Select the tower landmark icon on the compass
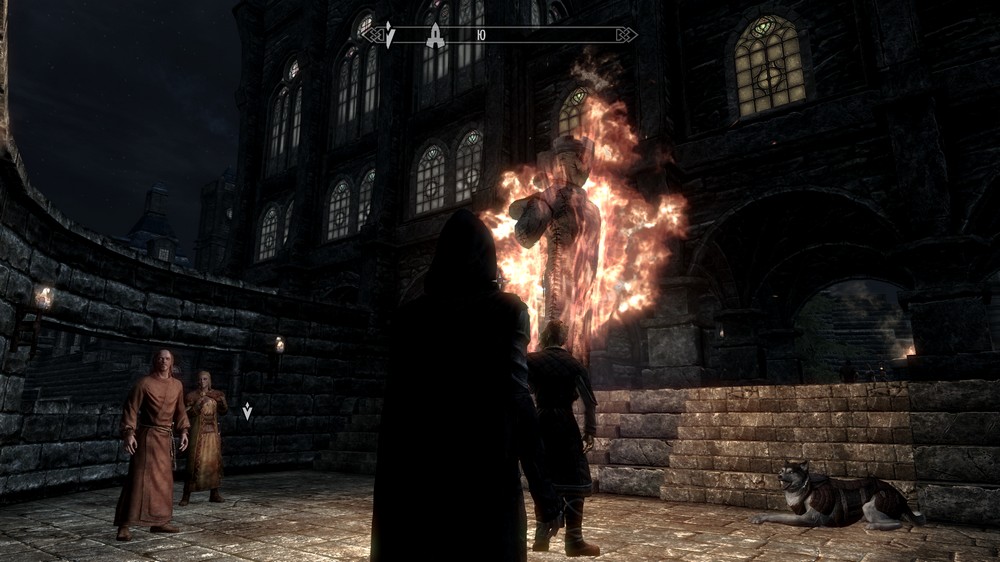1000x562 pixels. [435, 36]
